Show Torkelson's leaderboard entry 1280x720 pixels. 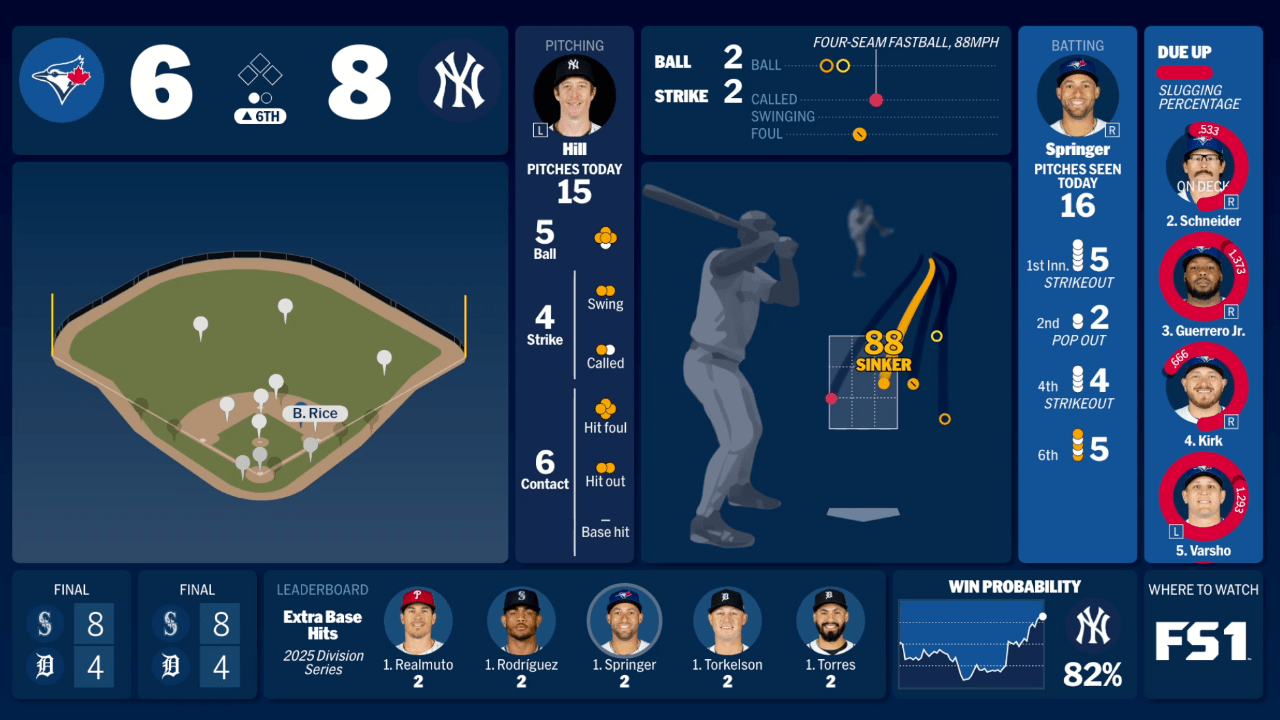click(727, 621)
